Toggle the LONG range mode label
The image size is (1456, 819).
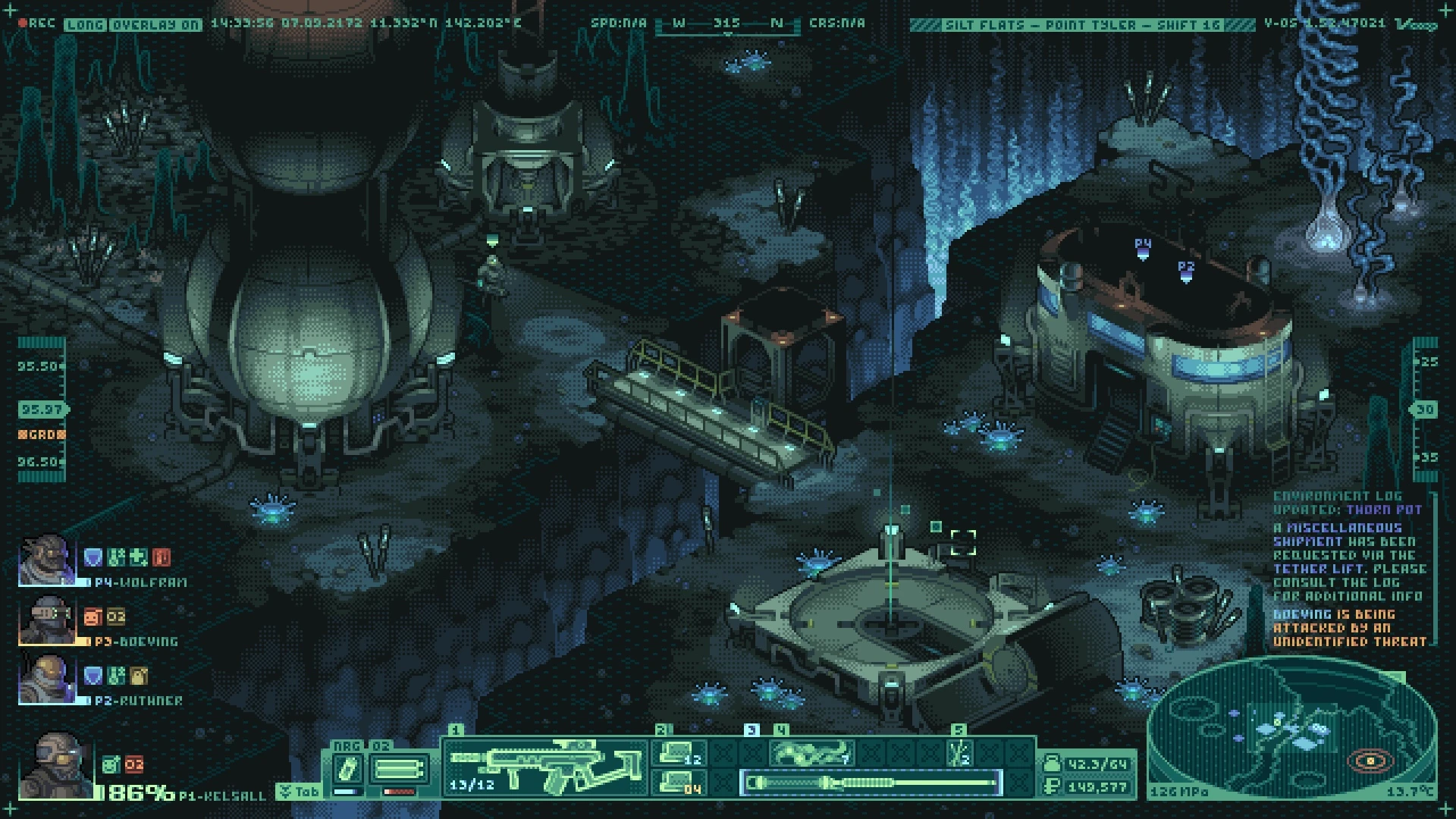pyautogui.click(x=85, y=24)
